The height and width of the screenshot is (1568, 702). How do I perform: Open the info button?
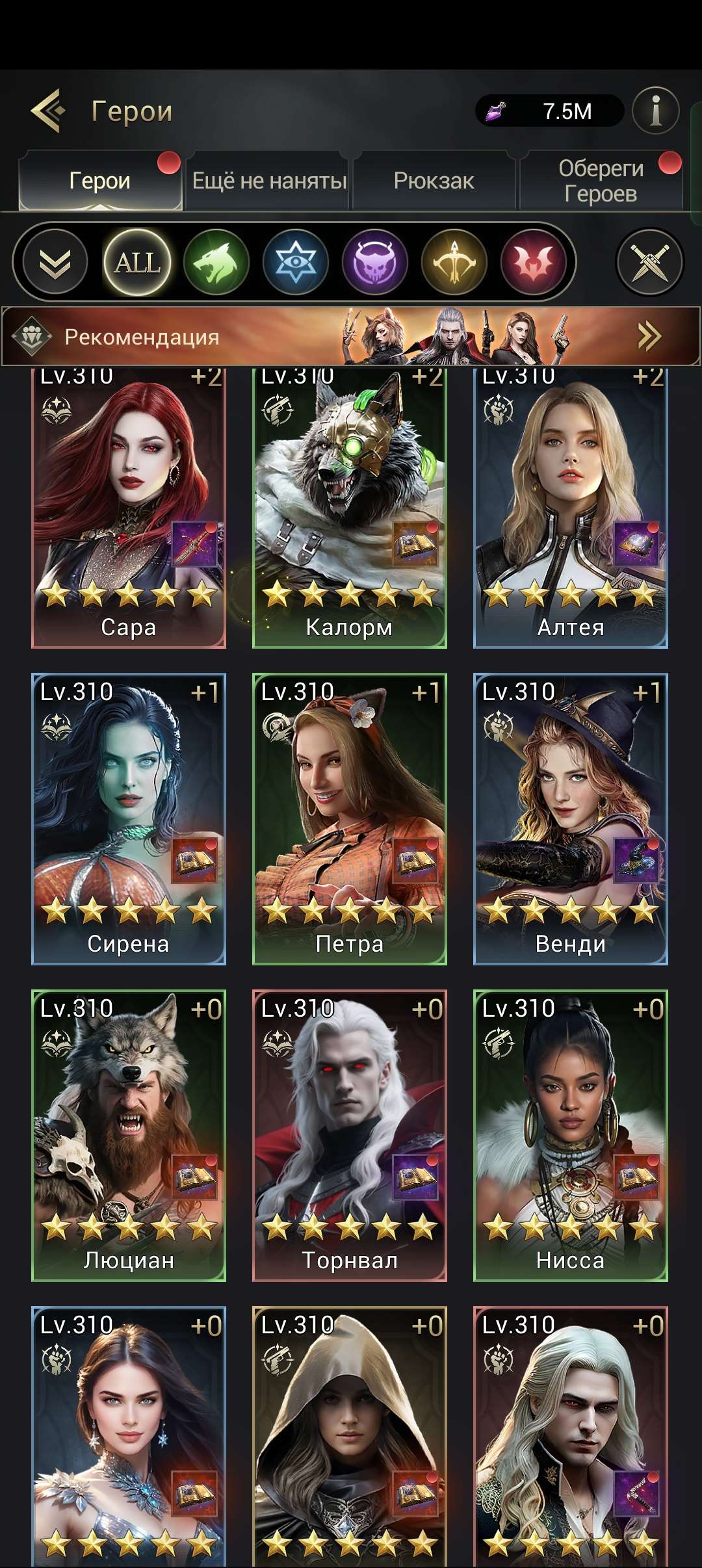(655, 111)
